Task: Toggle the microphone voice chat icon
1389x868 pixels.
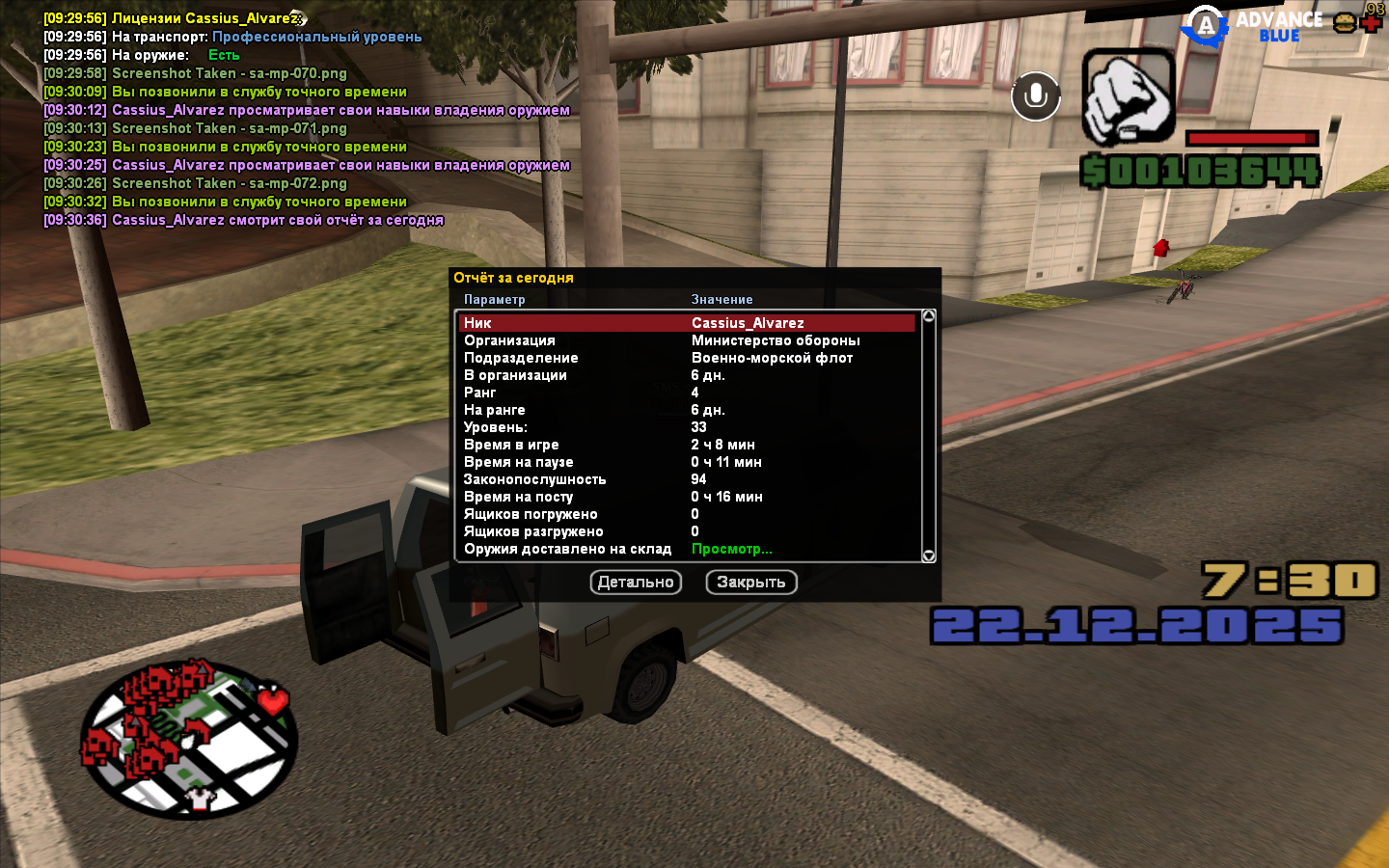Action: [x=1036, y=96]
